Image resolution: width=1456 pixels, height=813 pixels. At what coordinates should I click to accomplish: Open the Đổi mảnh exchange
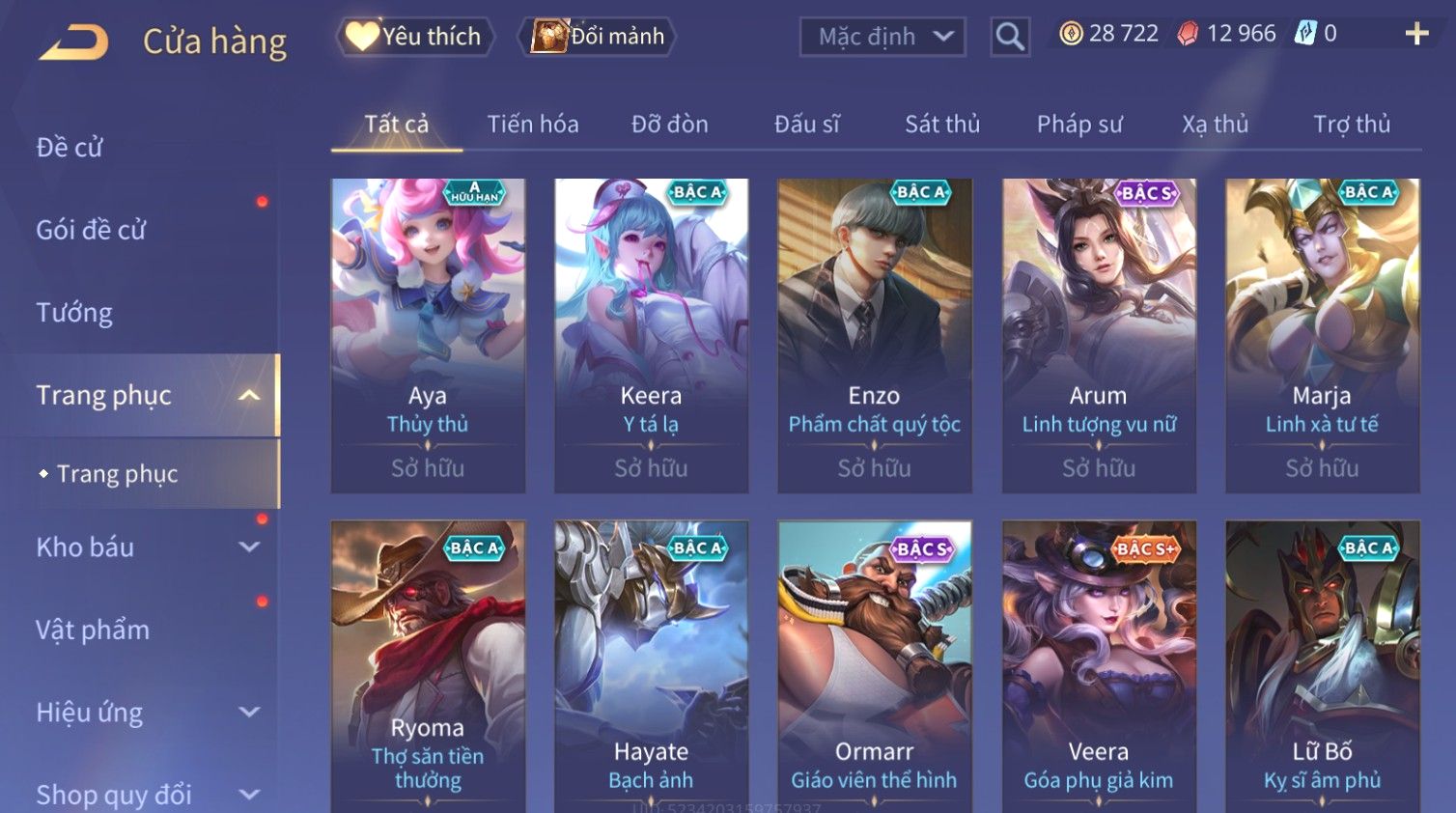click(x=599, y=37)
